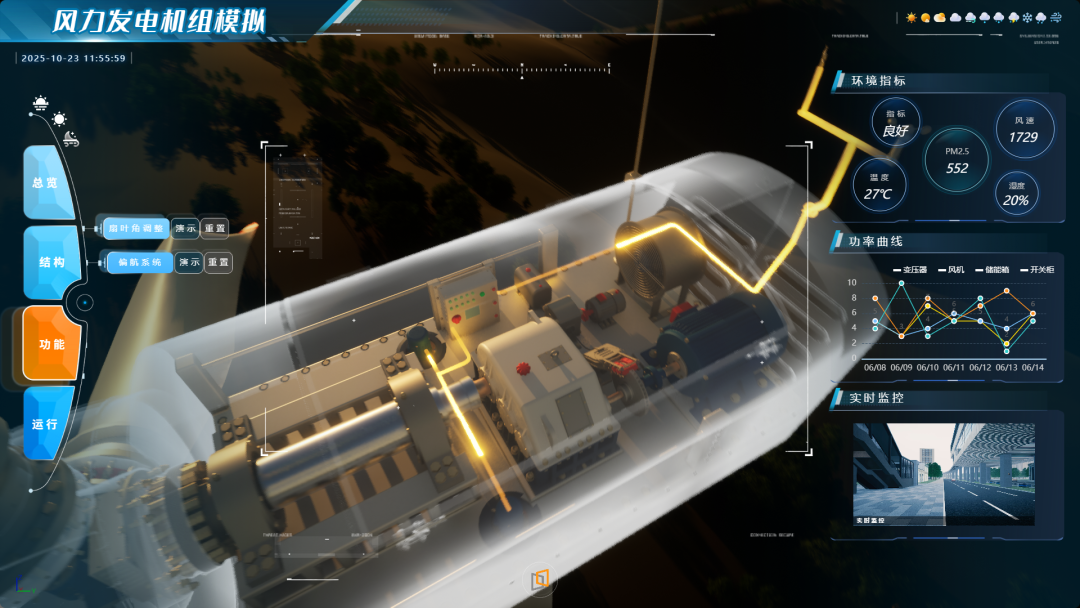Toggle the 风机 legend entry

coord(951,270)
